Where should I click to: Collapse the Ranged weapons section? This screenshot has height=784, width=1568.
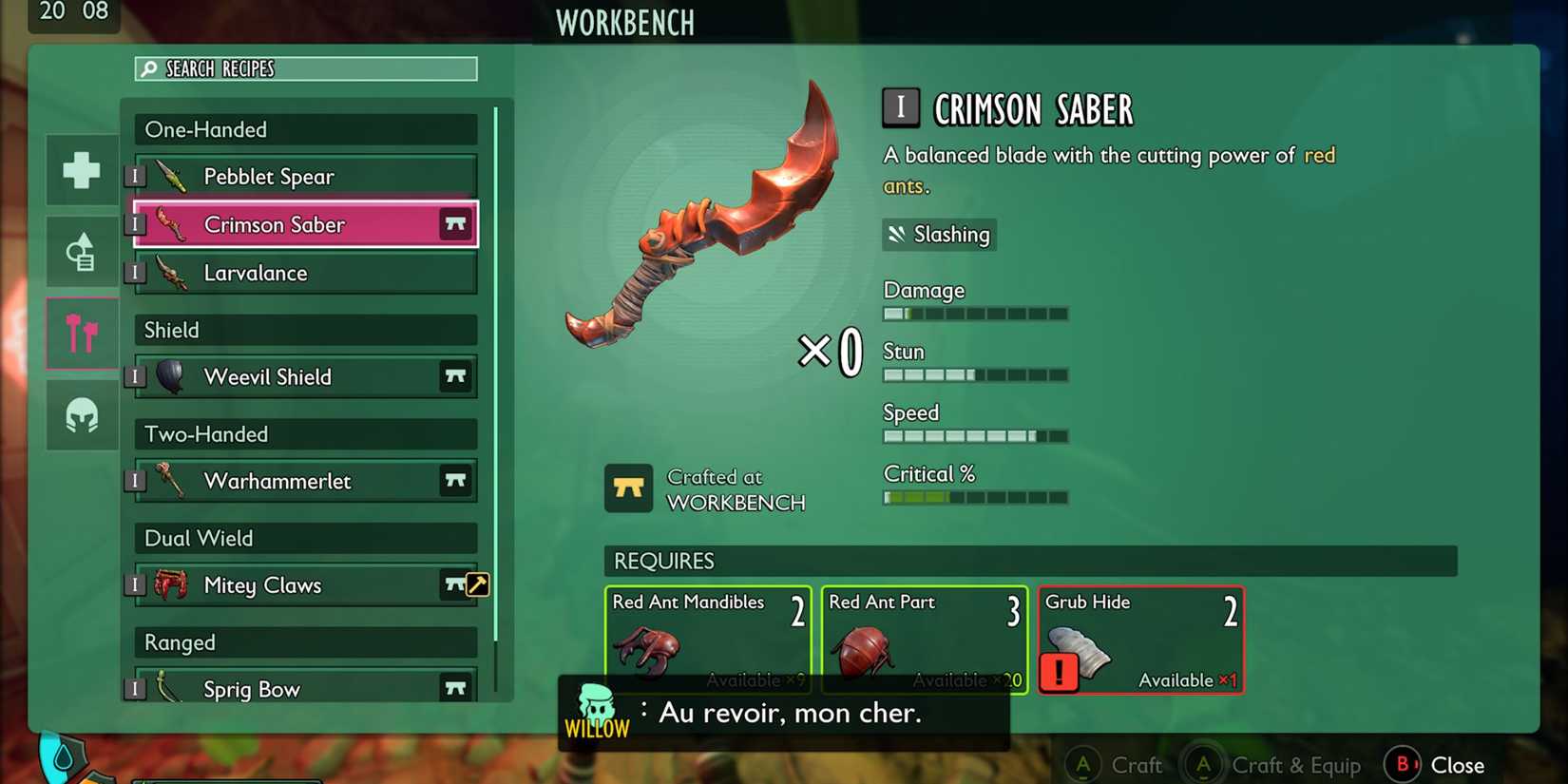point(303,642)
